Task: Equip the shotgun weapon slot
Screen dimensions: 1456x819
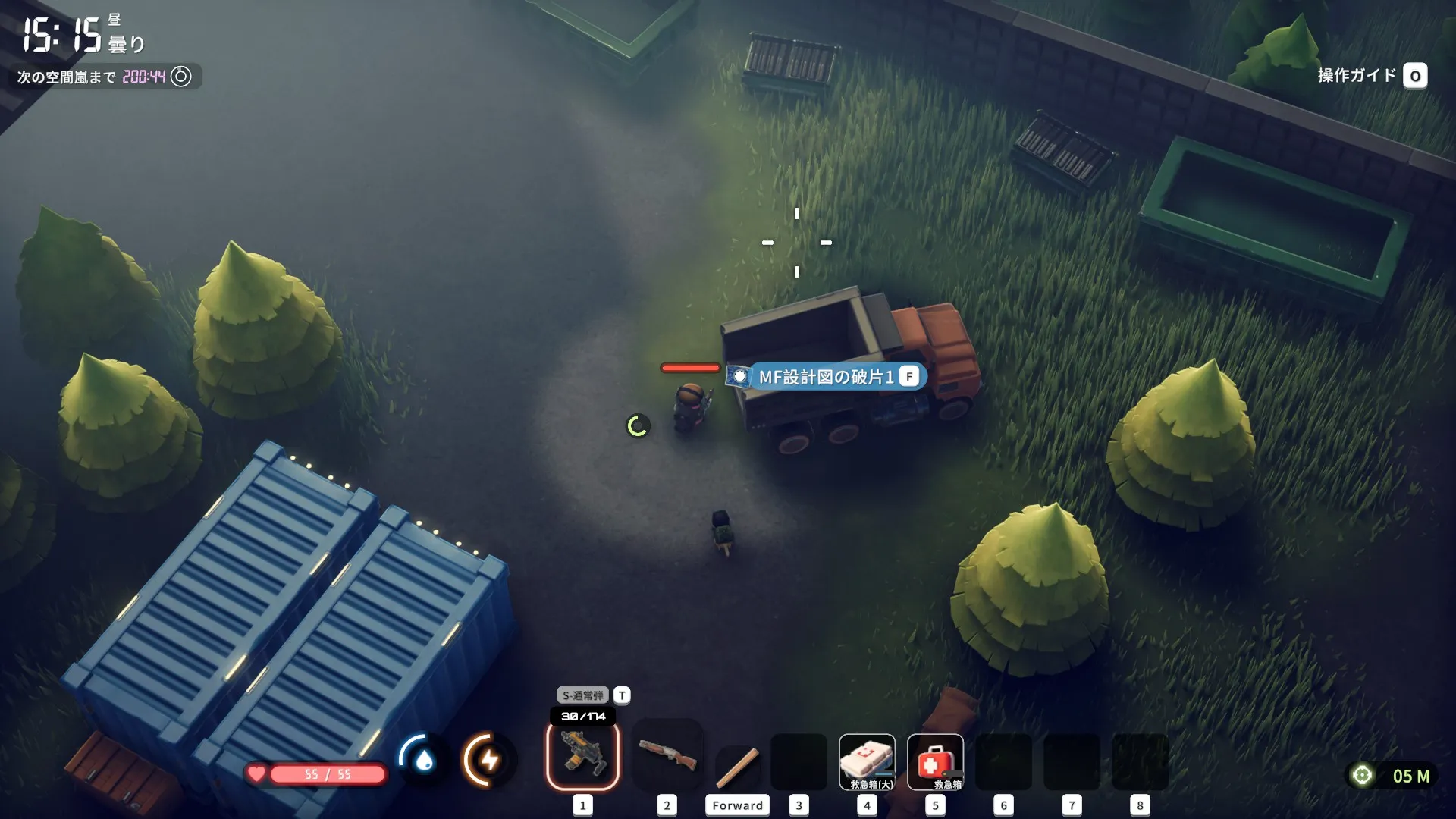Action: pyautogui.click(x=667, y=755)
